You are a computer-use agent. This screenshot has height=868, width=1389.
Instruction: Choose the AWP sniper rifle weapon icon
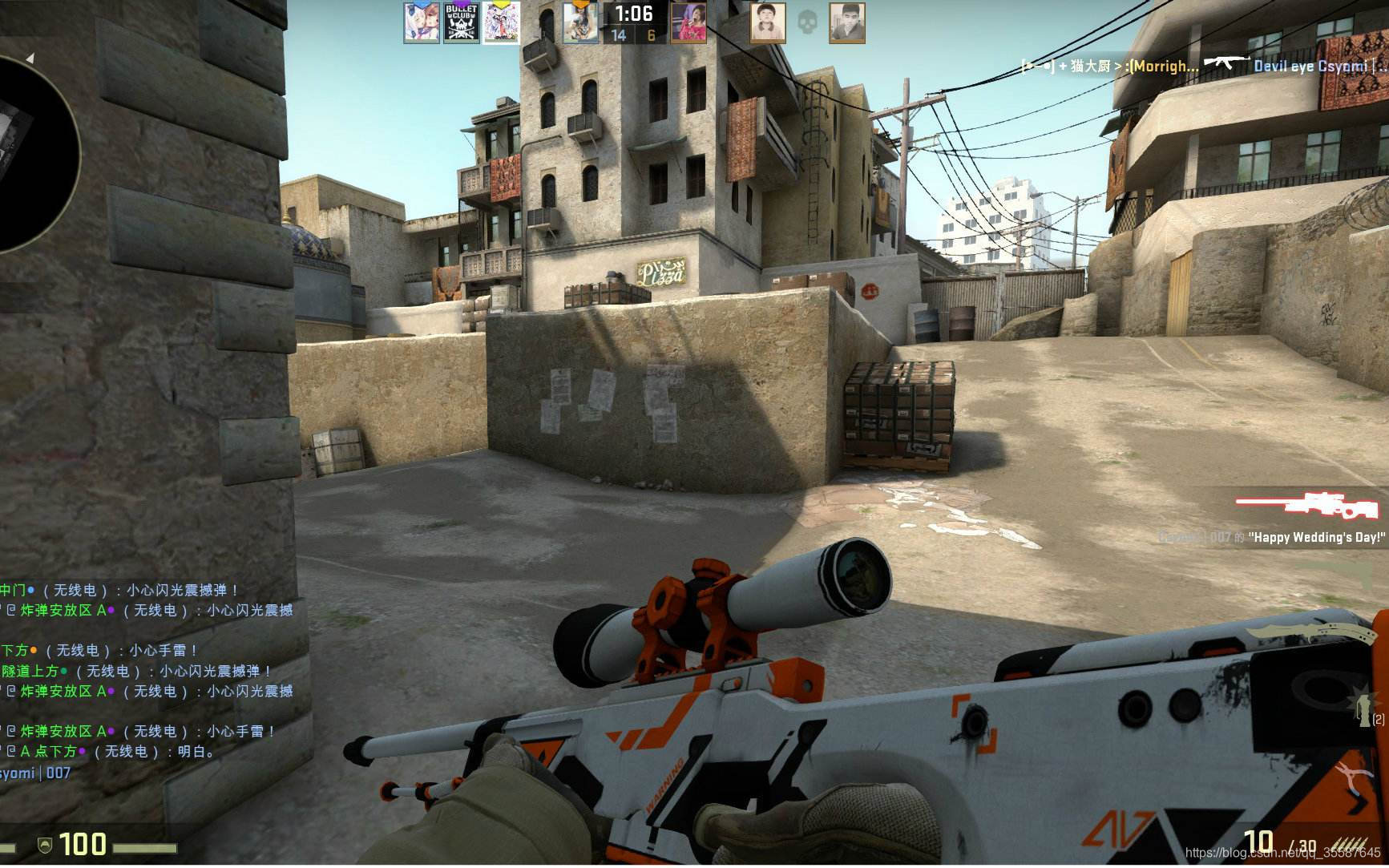pyautogui.click(x=1308, y=506)
